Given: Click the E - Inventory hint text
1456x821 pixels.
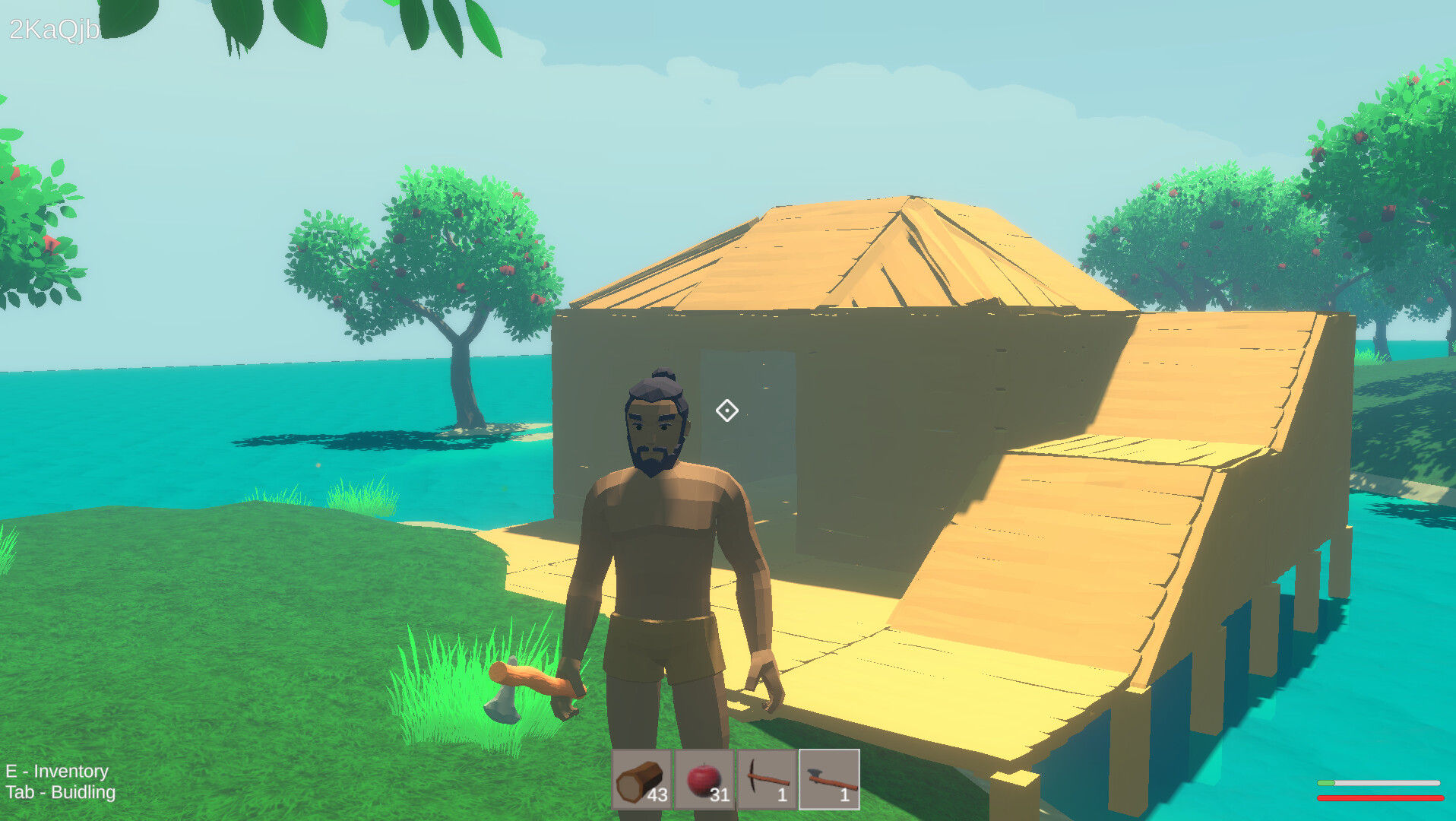Looking at the screenshot, I should (x=57, y=771).
